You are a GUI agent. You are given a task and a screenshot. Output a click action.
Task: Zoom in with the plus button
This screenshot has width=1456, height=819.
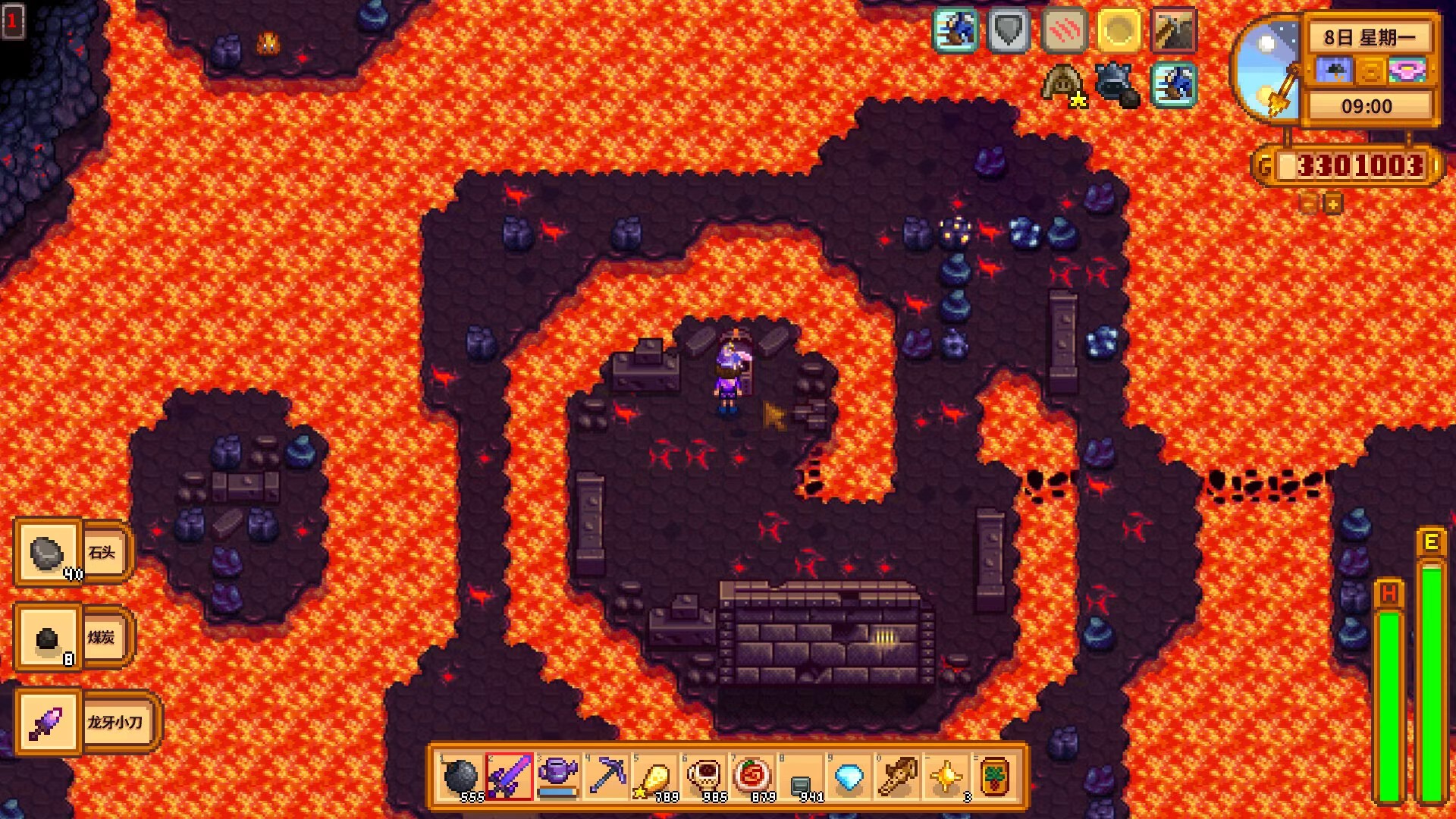point(1333,203)
